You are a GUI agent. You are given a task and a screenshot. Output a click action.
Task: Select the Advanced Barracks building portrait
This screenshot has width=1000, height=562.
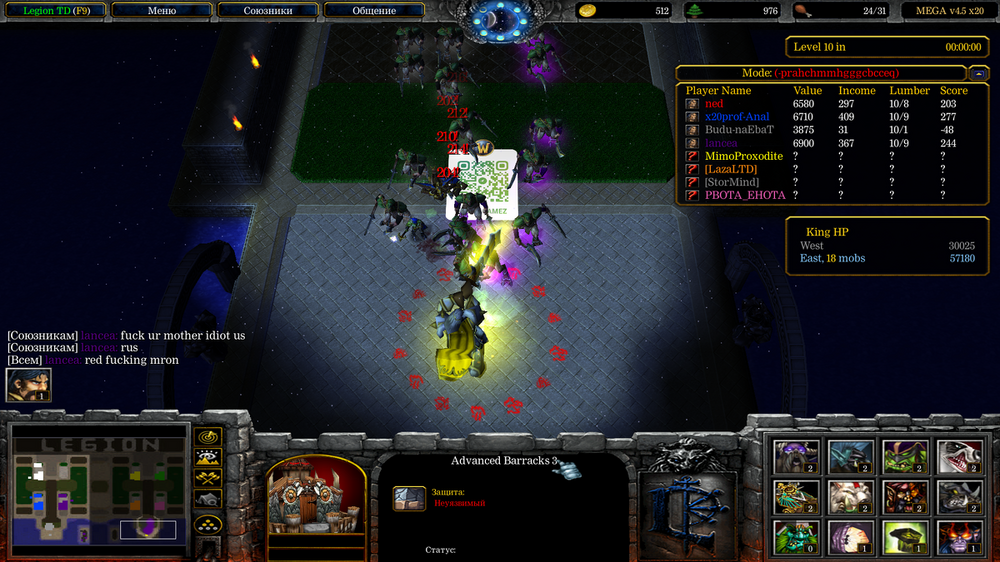(x=315, y=497)
